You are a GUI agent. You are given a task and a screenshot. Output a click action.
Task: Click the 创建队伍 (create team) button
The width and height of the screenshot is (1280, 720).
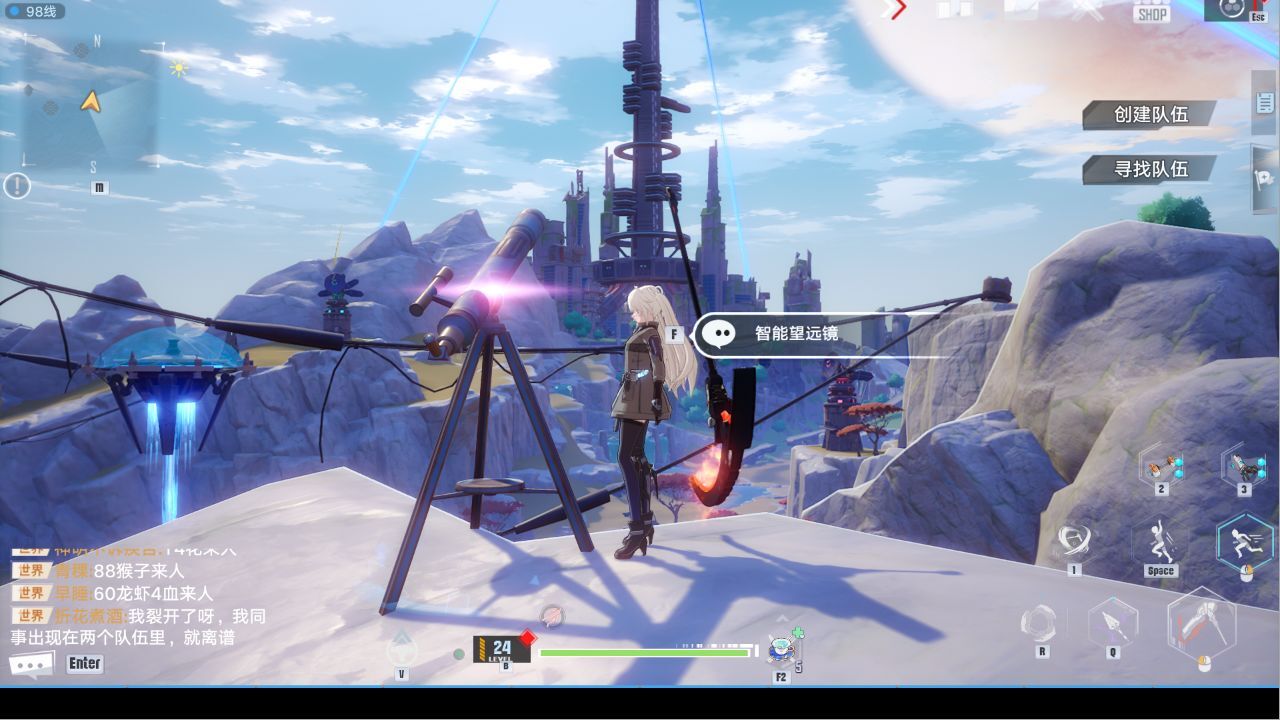(1150, 115)
